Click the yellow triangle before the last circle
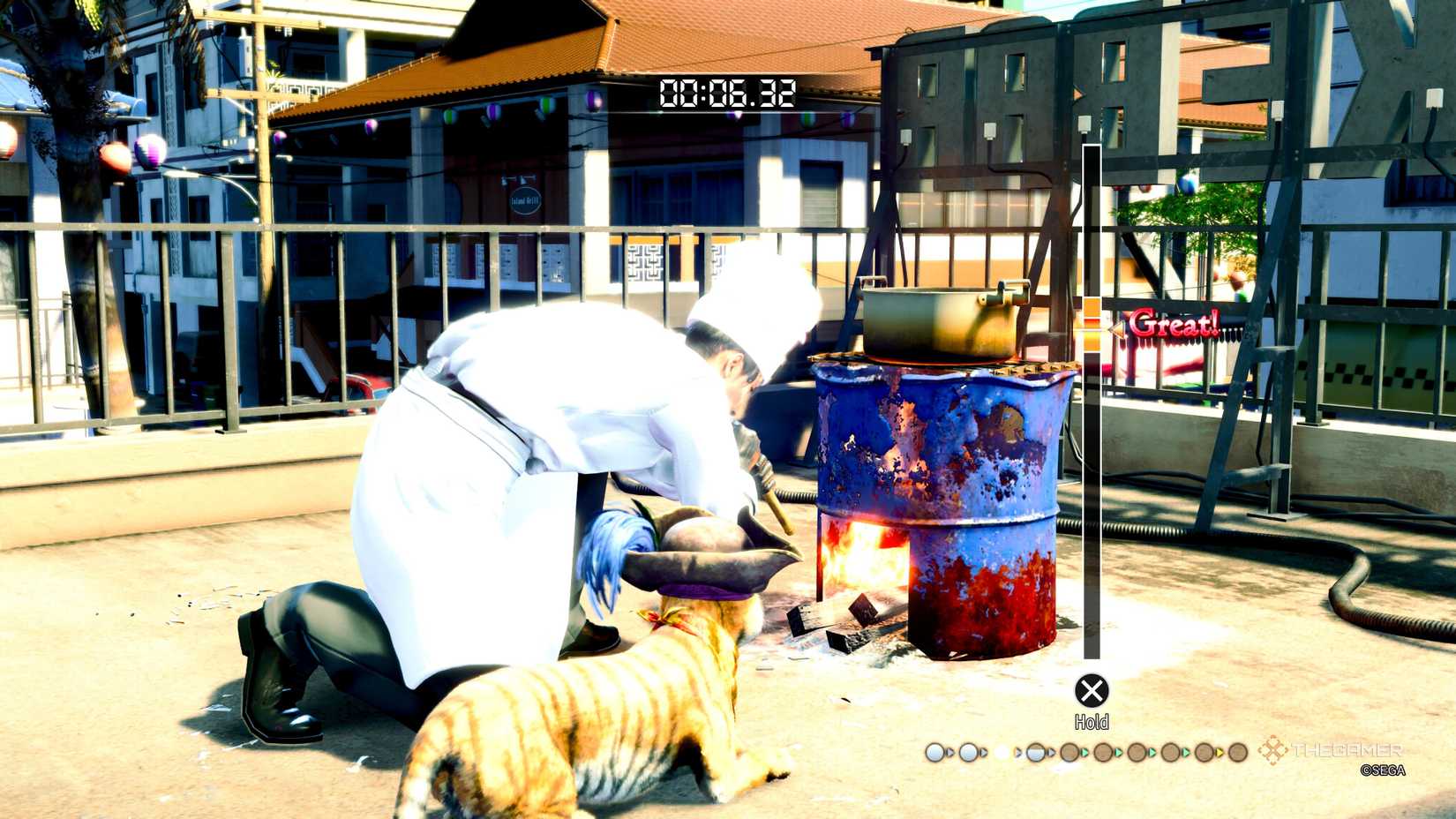Screen dimensions: 1456x819 click(1220, 753)
